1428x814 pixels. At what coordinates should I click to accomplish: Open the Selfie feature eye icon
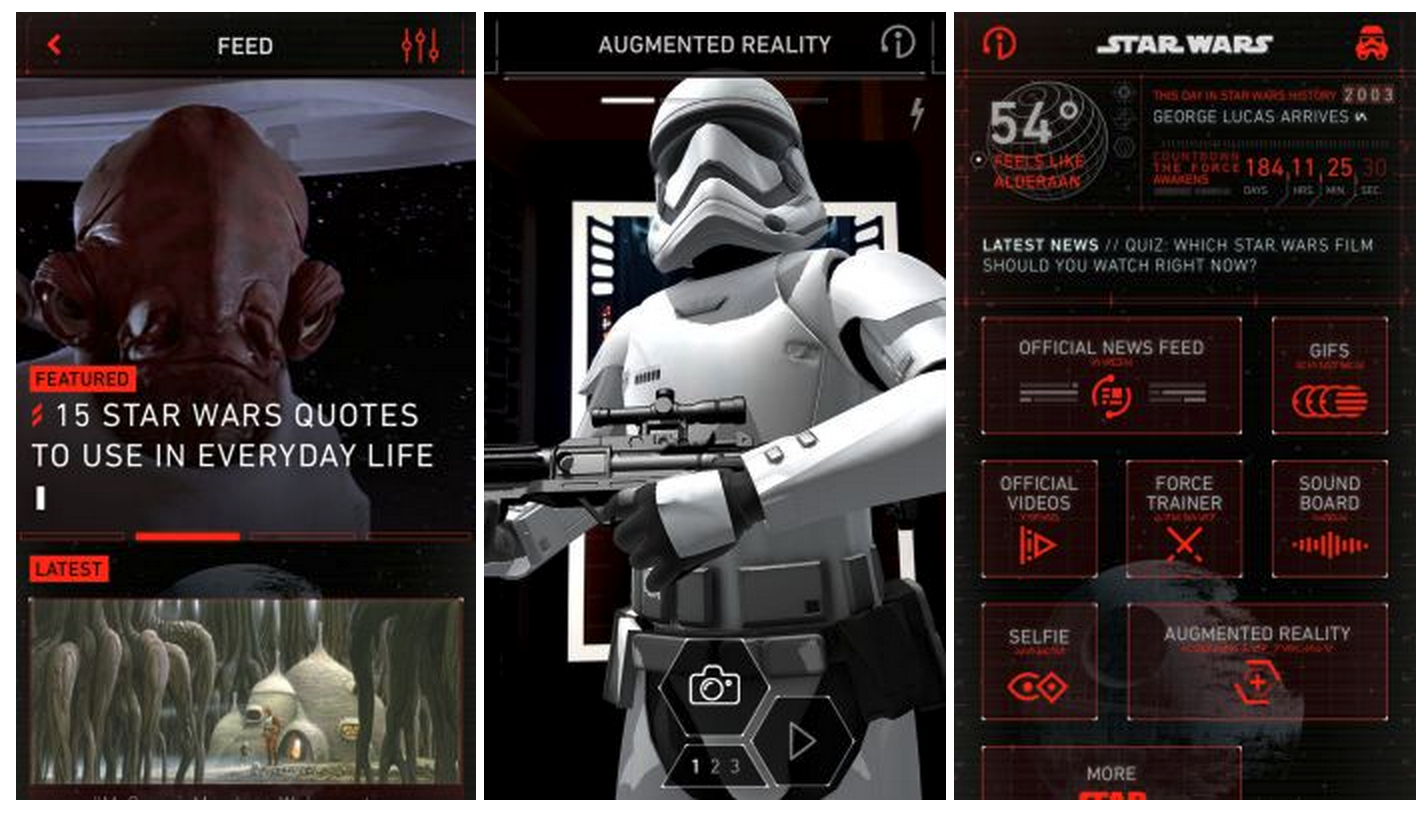[x=1040, y=660]
